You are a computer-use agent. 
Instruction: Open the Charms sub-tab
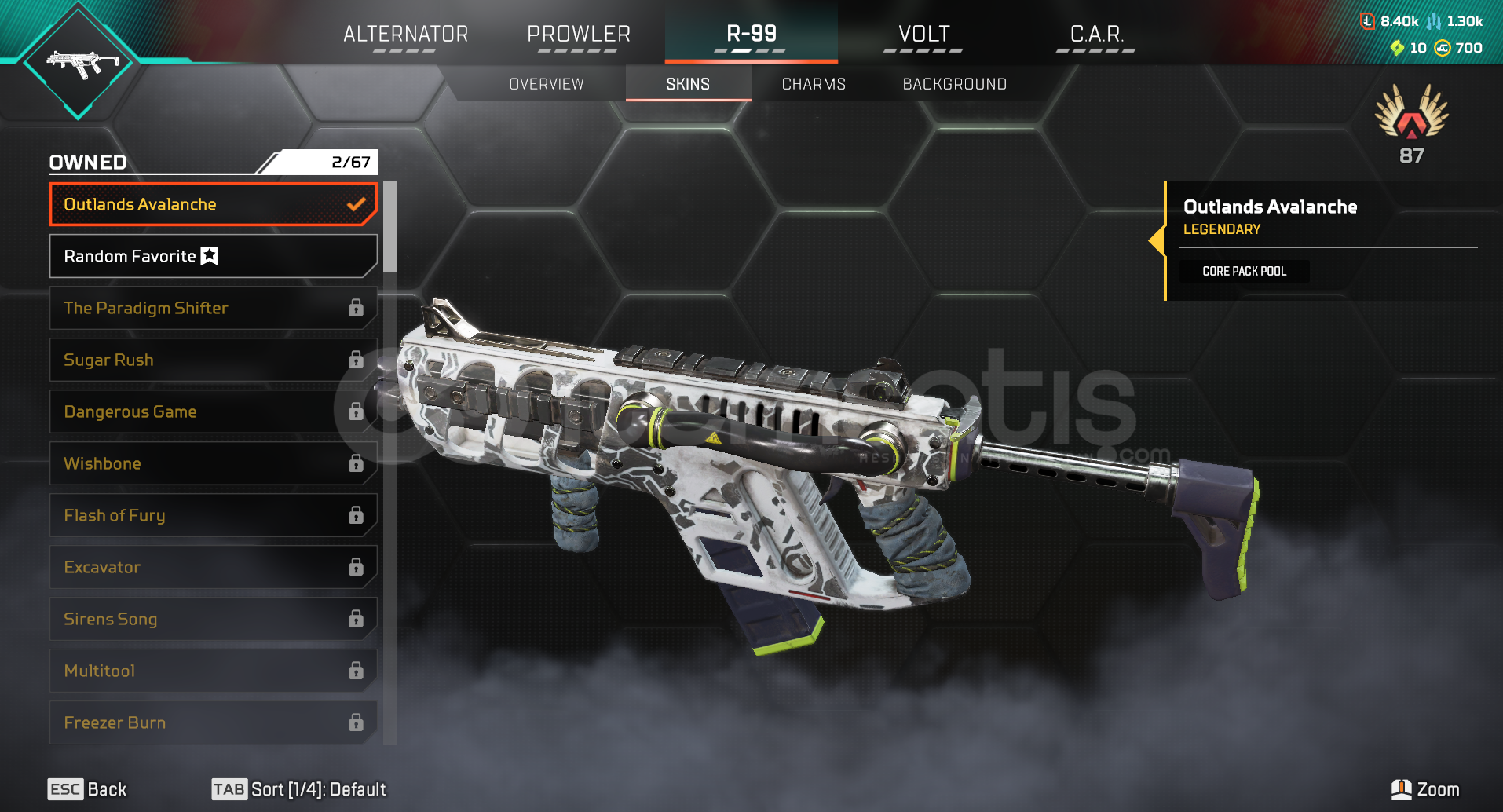(x=814, y=84)
